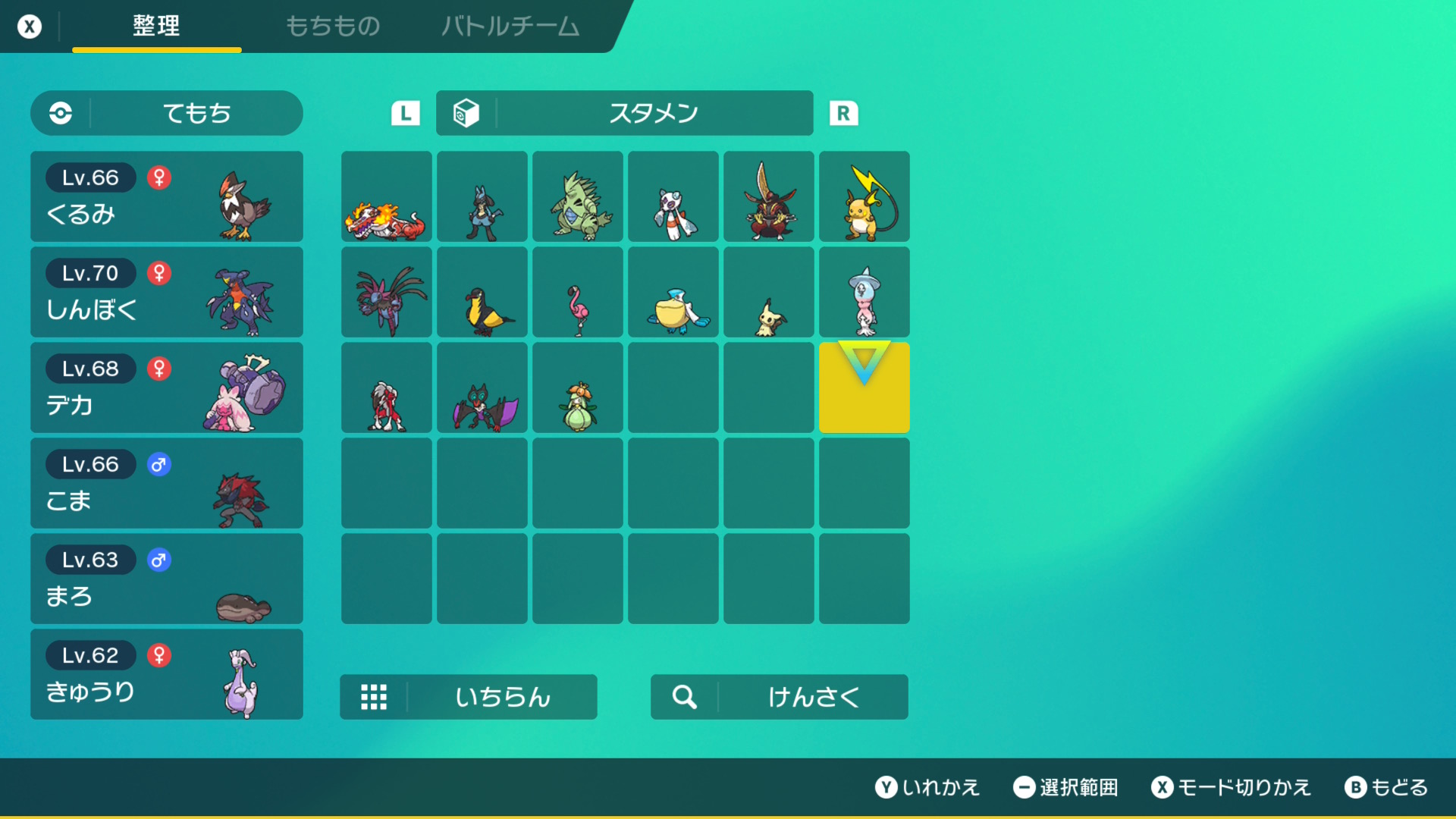Select Noivern in the box

[482, 388]
